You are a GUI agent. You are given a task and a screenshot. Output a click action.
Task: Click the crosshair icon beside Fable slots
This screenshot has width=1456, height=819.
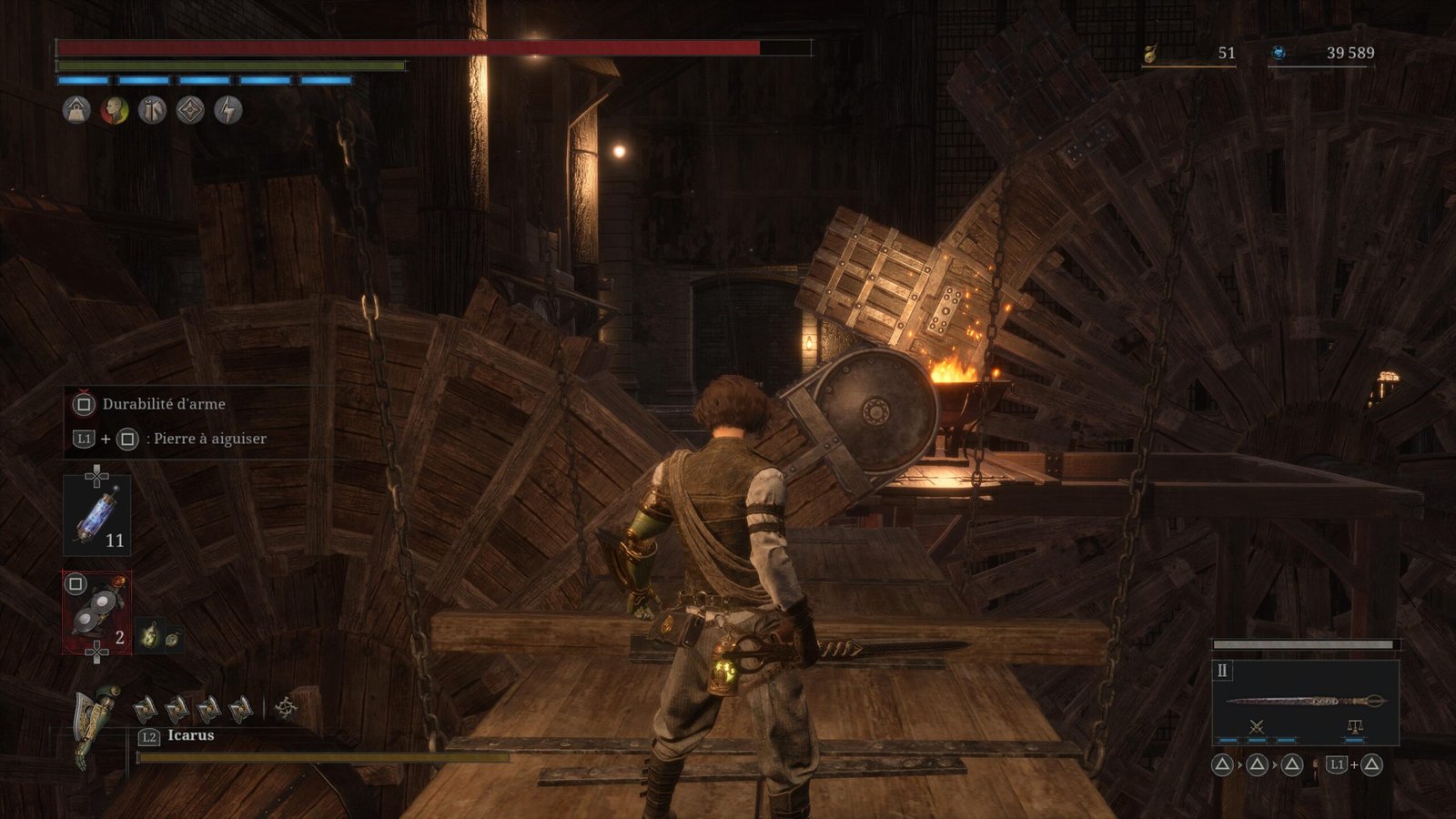point(286,707)
